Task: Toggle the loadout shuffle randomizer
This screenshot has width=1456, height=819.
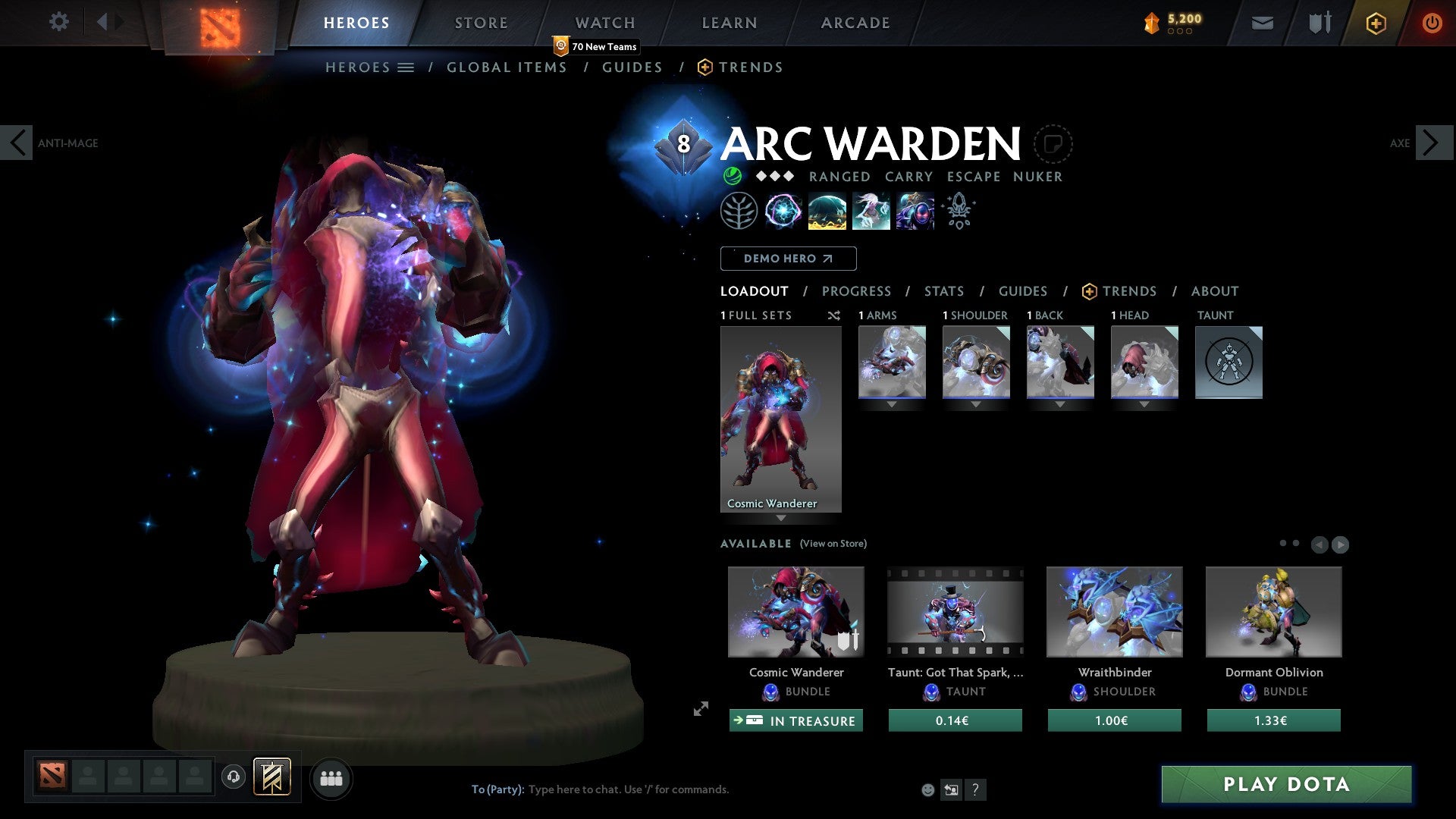Action: pyautogui.click(x=833, y=315)
